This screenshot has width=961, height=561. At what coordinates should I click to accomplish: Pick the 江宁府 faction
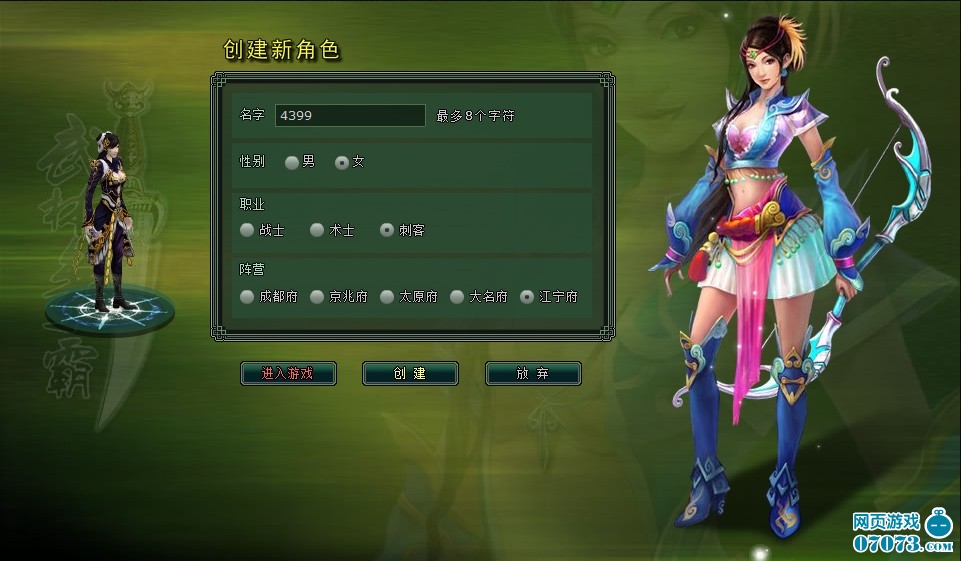pos(527,297)
